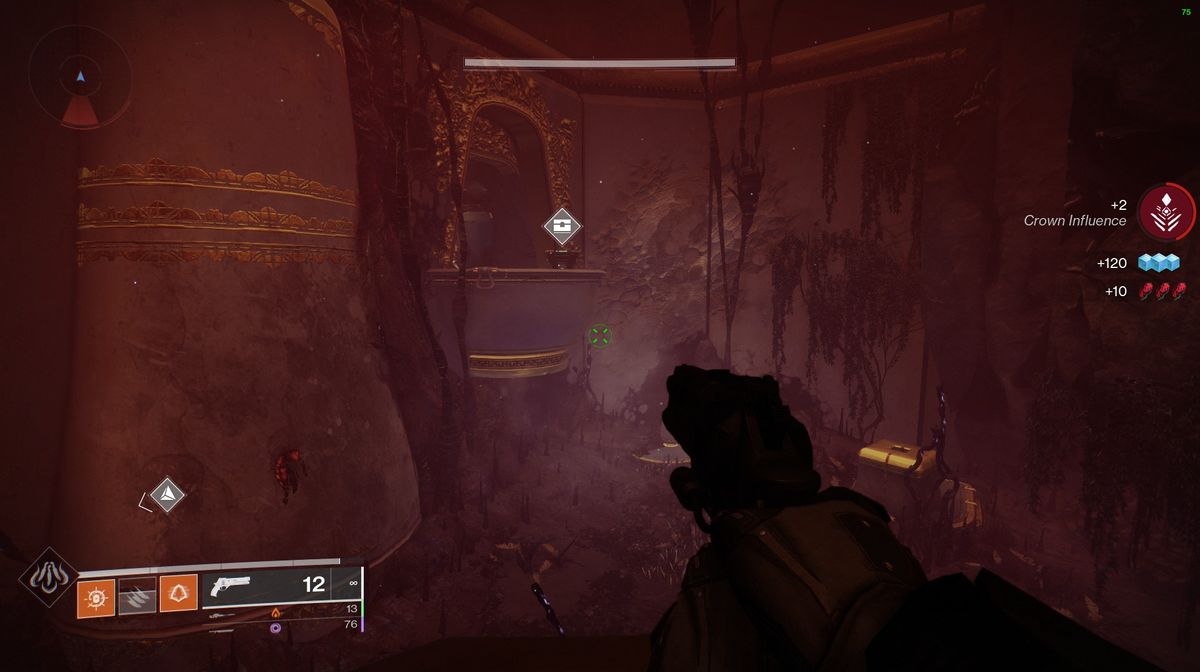Click the Crown Influence reputation emblem
Screen dimensions: 1200x672
tap(1166, 212)
